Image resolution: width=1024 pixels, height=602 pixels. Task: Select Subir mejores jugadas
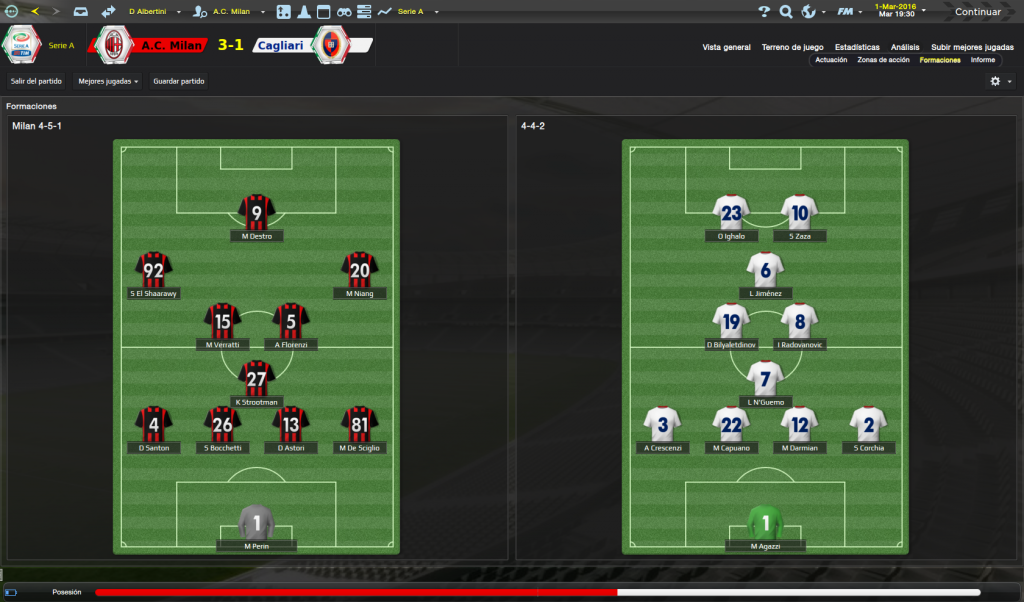tap(971, 47)
